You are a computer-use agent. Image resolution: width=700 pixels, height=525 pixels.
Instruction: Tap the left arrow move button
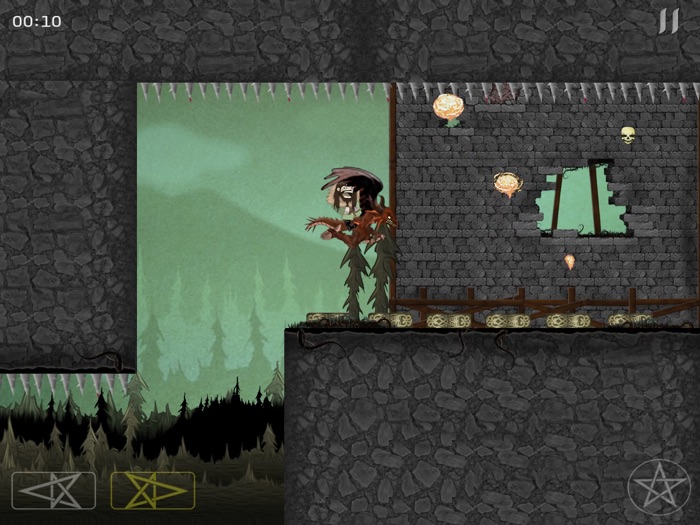(54, 490)
